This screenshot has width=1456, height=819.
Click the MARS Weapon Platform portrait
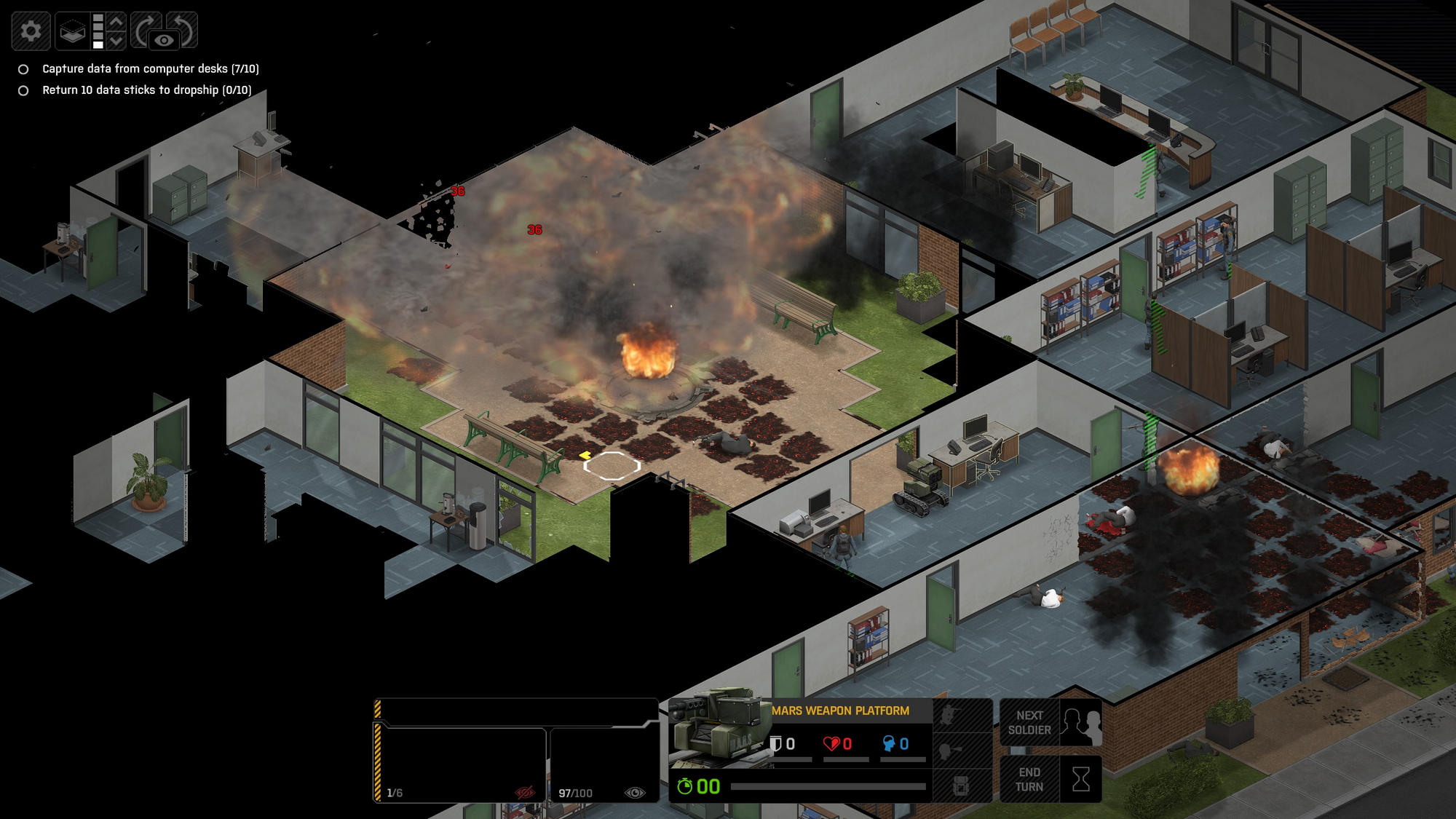coord(719,729)
